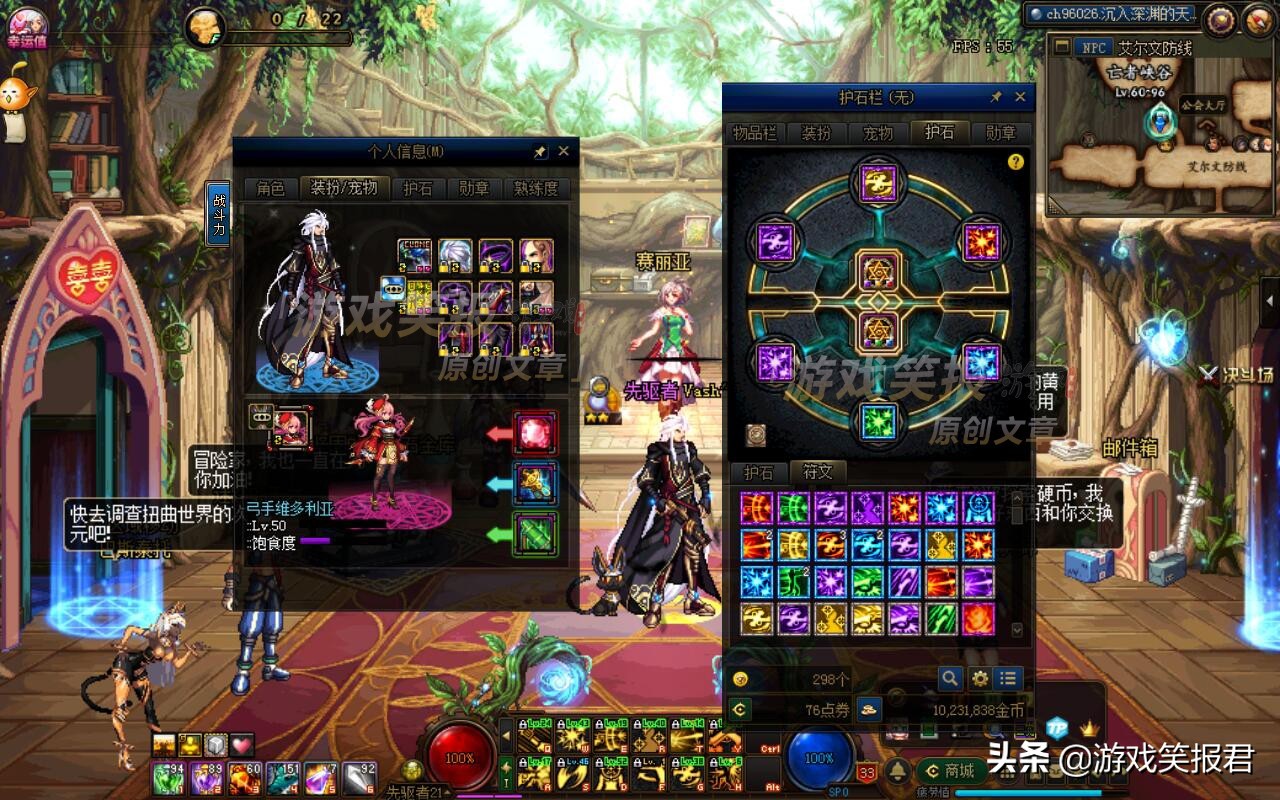Click the gold coin icon beside 298个 count

[740, 677]
